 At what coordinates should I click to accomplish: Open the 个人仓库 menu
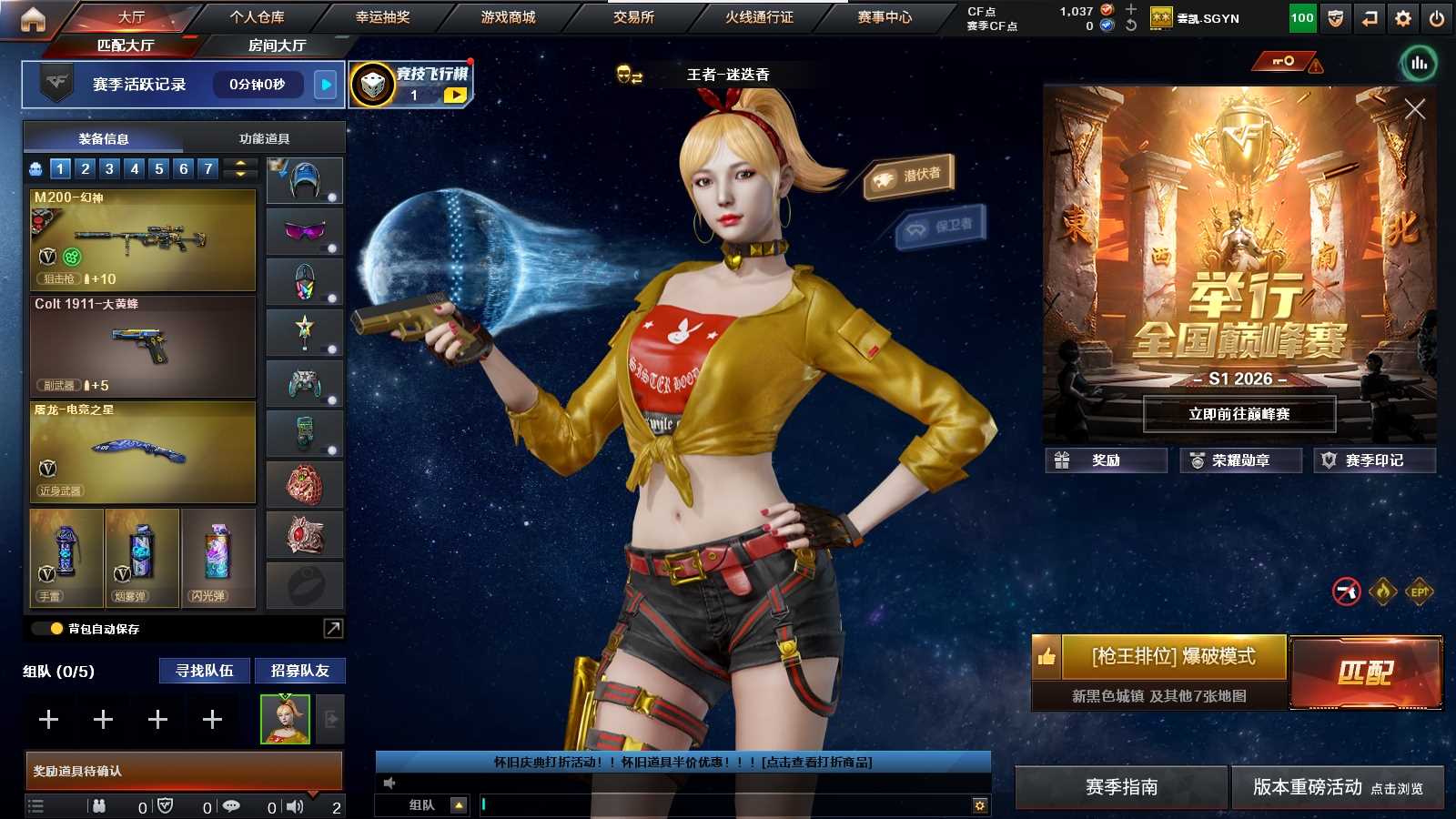coord(257,17)
